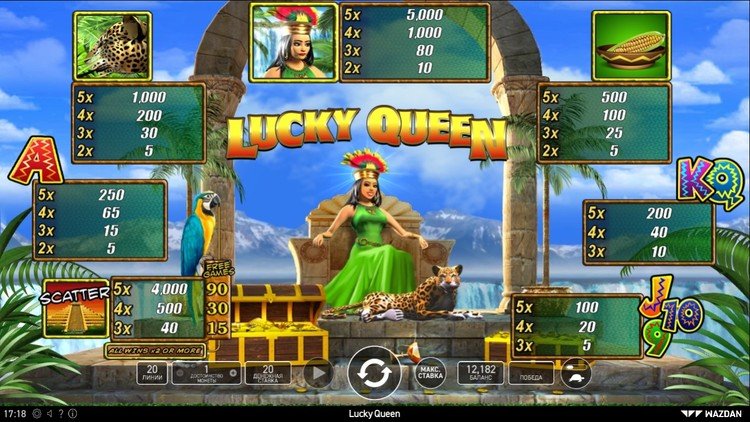Click the Wazdan logo
Viewport: 750px width, 422px height.
717,413
